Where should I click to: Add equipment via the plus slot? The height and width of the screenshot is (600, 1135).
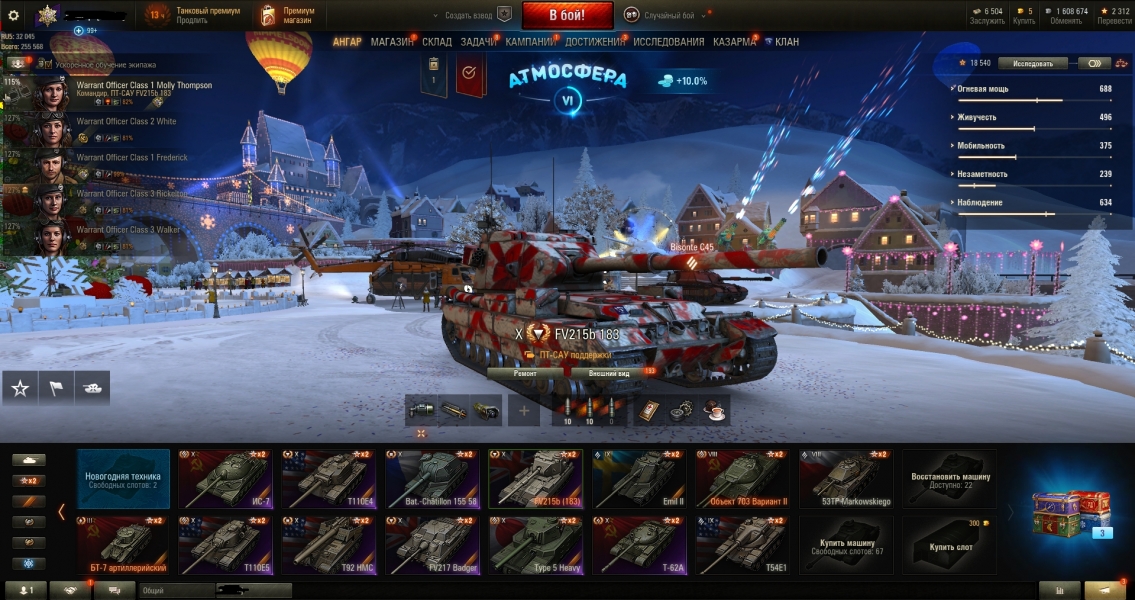(x=524, y=410)
